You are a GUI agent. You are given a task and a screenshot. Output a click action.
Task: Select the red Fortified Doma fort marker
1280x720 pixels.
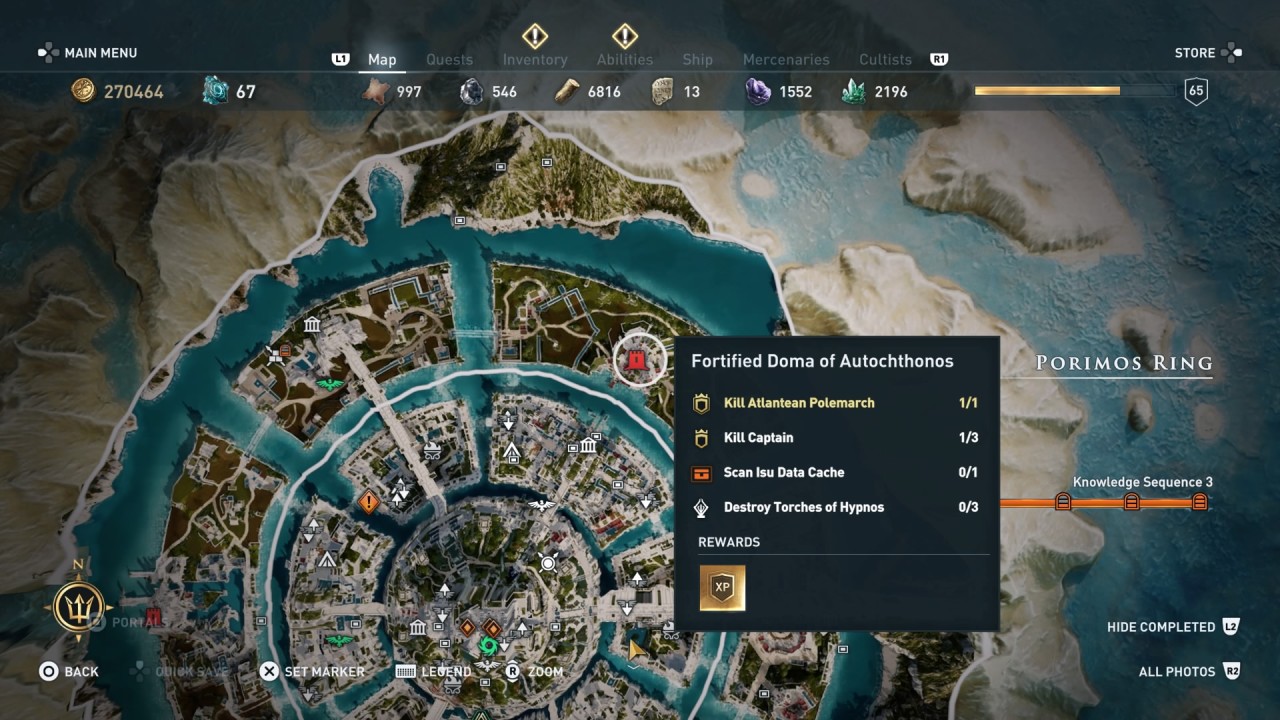click(x=633, y=361)
